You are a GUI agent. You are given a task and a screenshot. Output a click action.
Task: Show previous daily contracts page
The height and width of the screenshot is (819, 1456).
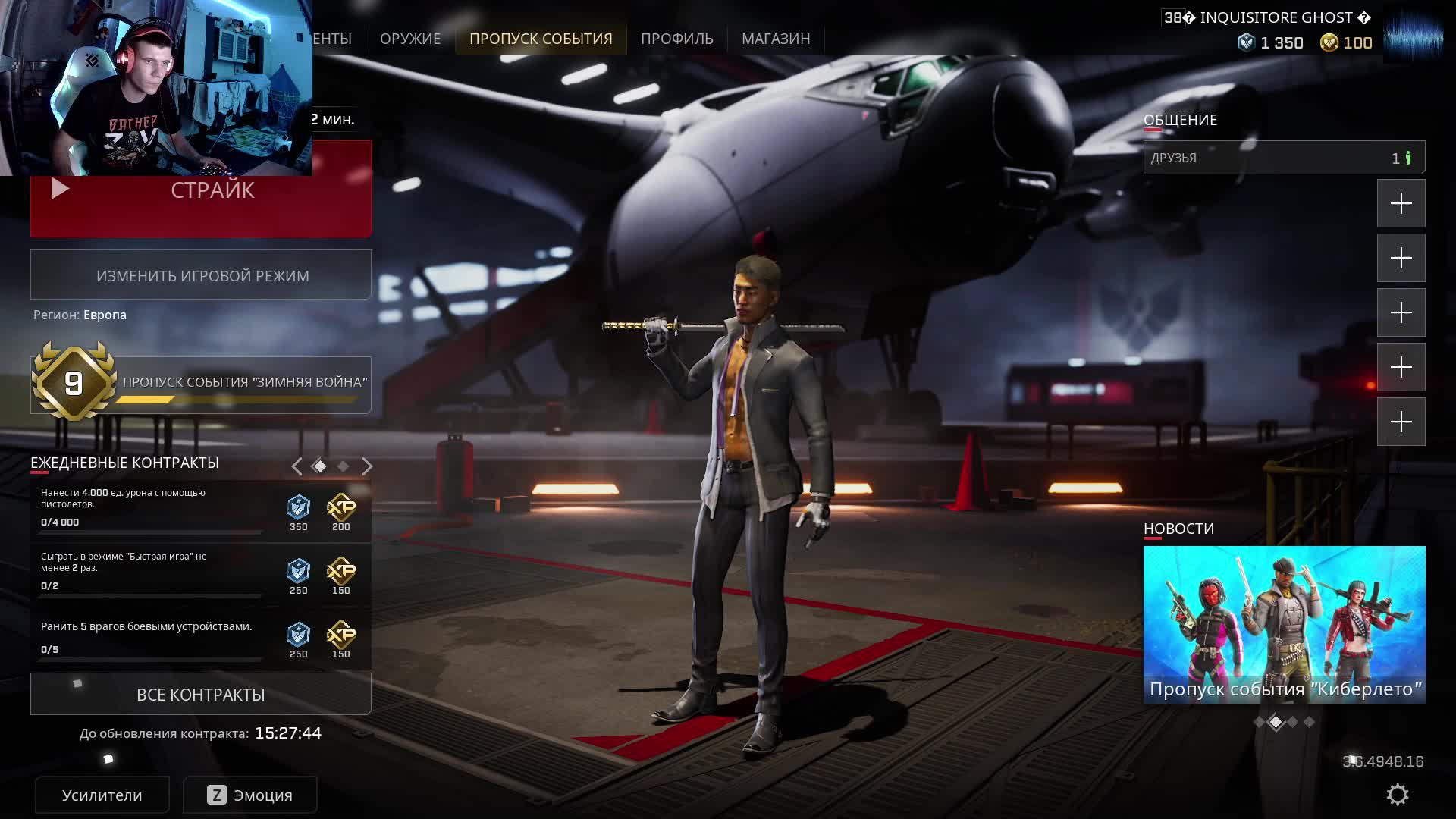point(297,466)
